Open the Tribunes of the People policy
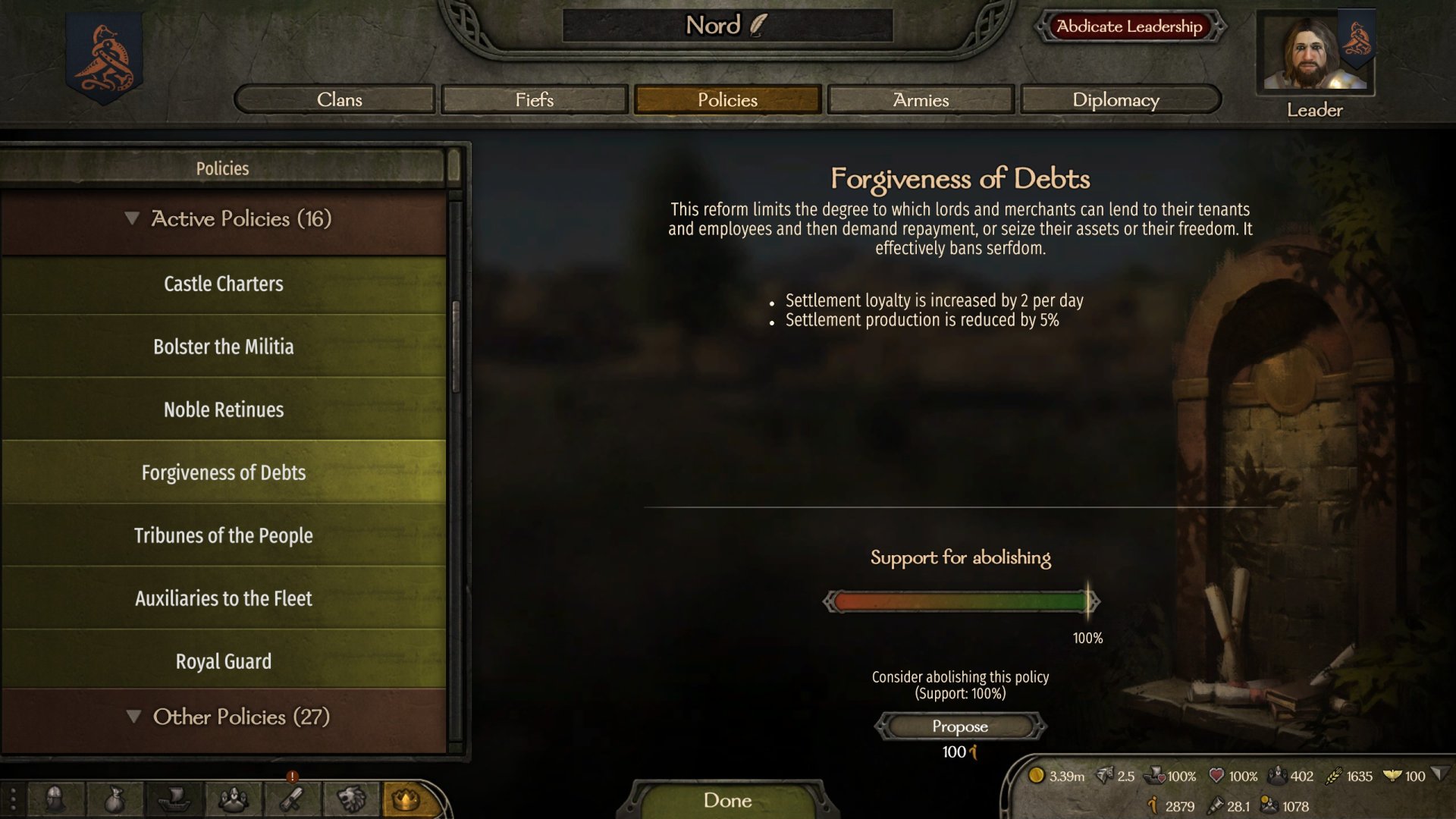The width and height of the screenshot is (1456, 819). click(224, 536)
